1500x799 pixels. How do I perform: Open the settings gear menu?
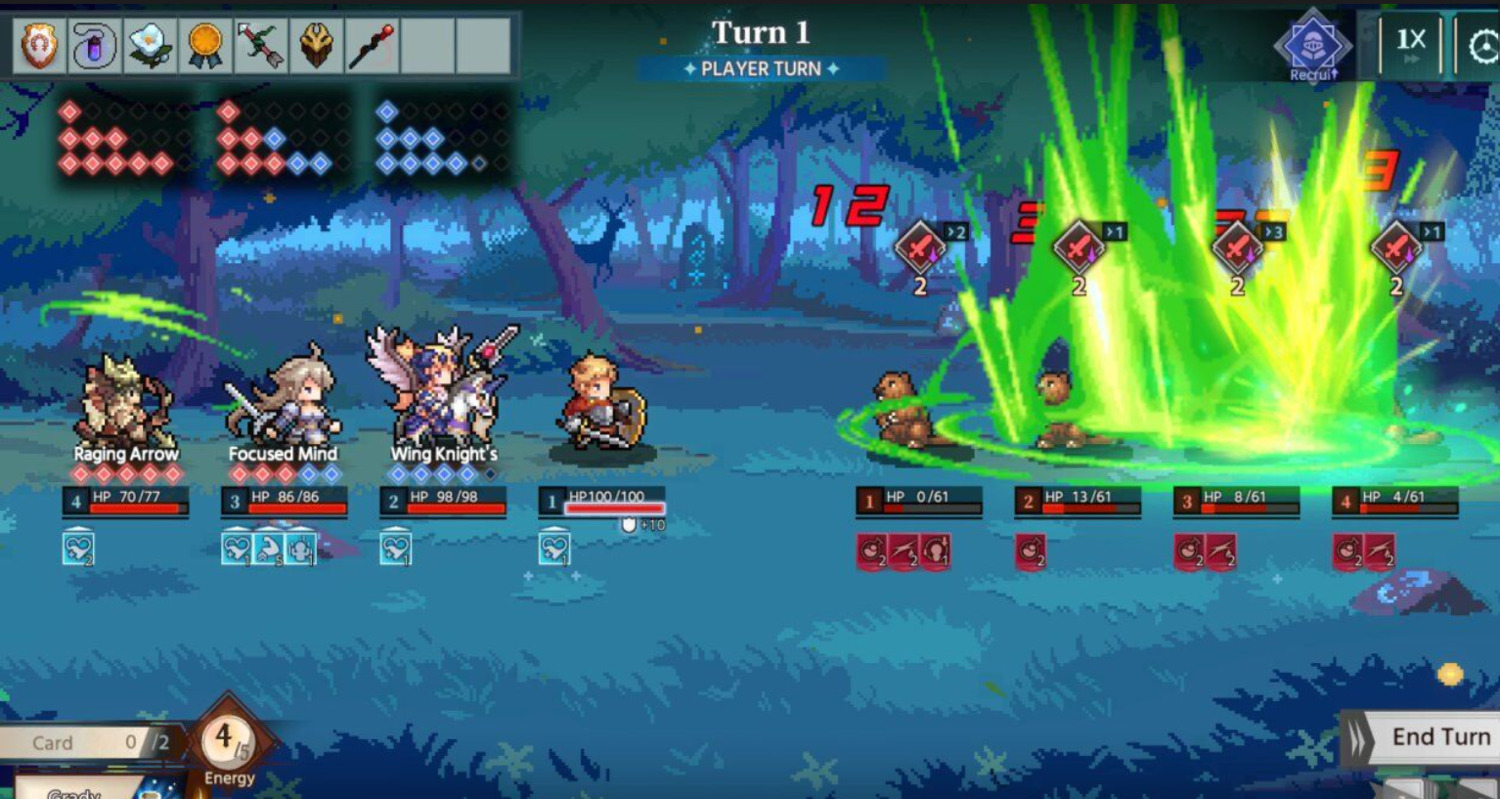tap(1484, 46)
